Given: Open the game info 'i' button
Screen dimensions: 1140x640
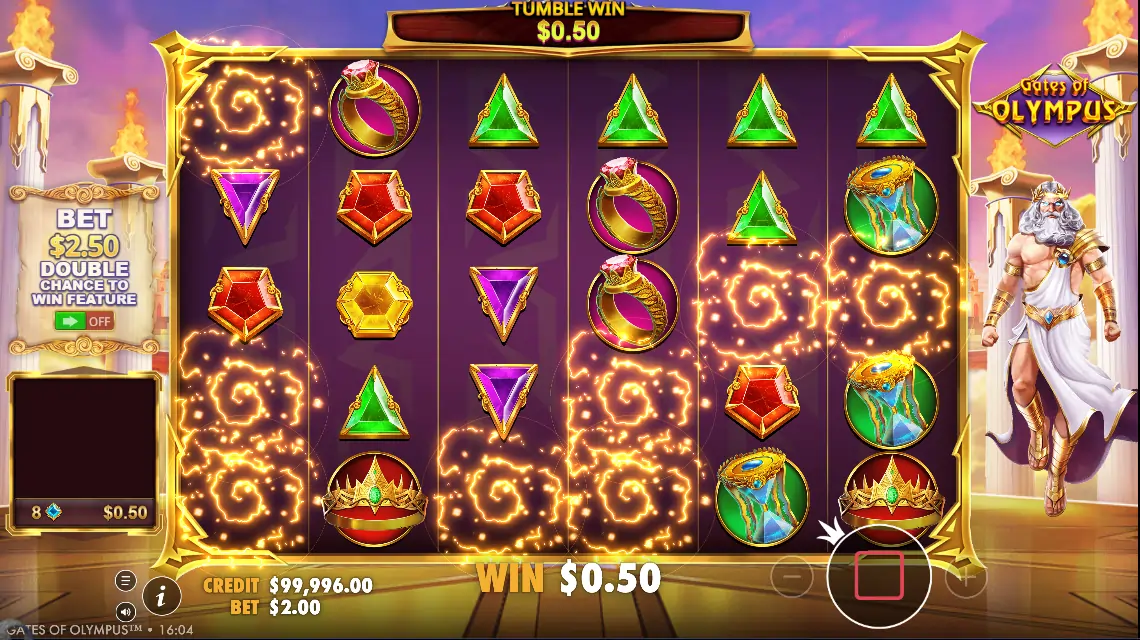Looking at the screenshot, I should (161, 596).
